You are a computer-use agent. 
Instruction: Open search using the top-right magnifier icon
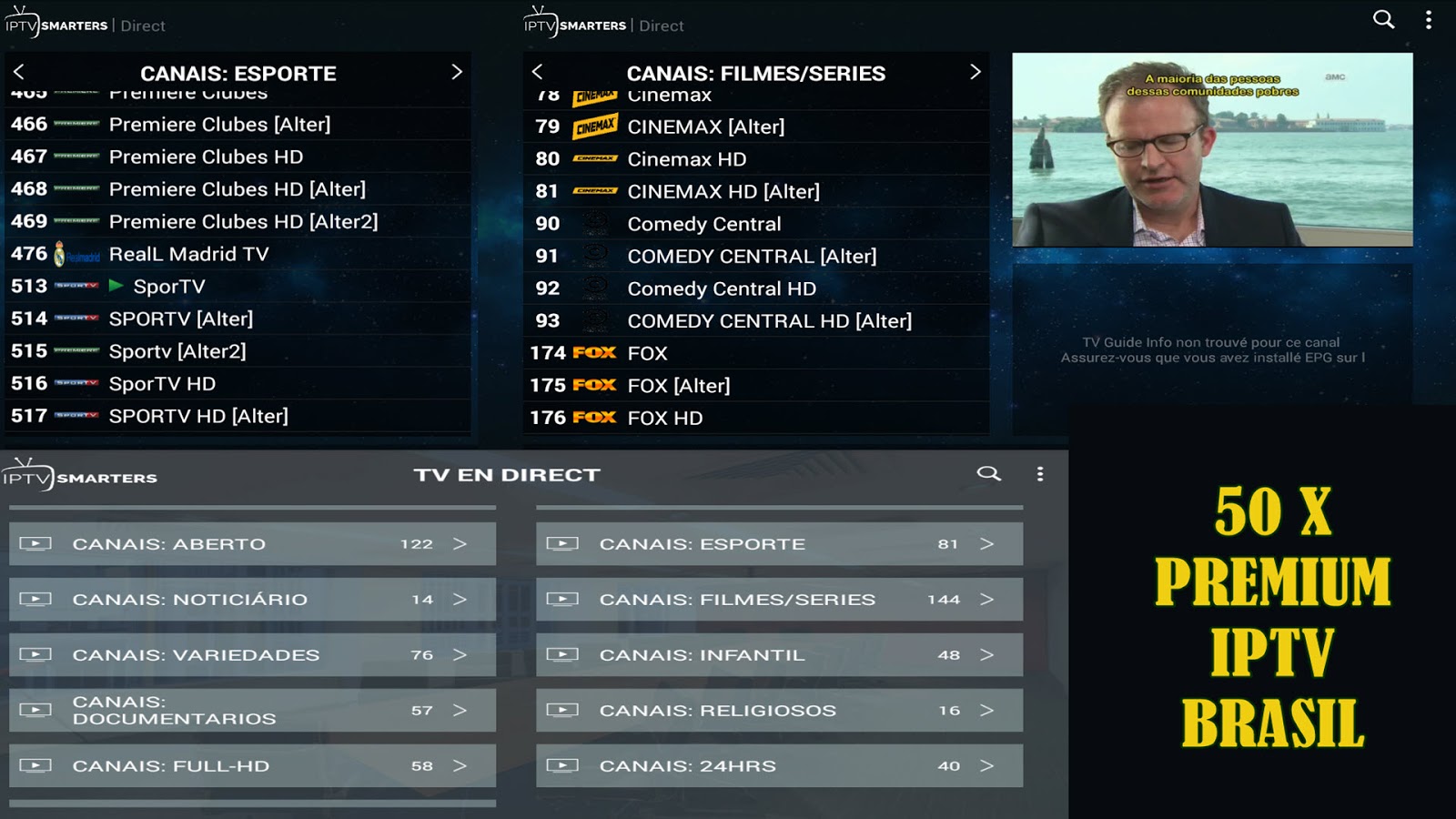point(1382,20)
